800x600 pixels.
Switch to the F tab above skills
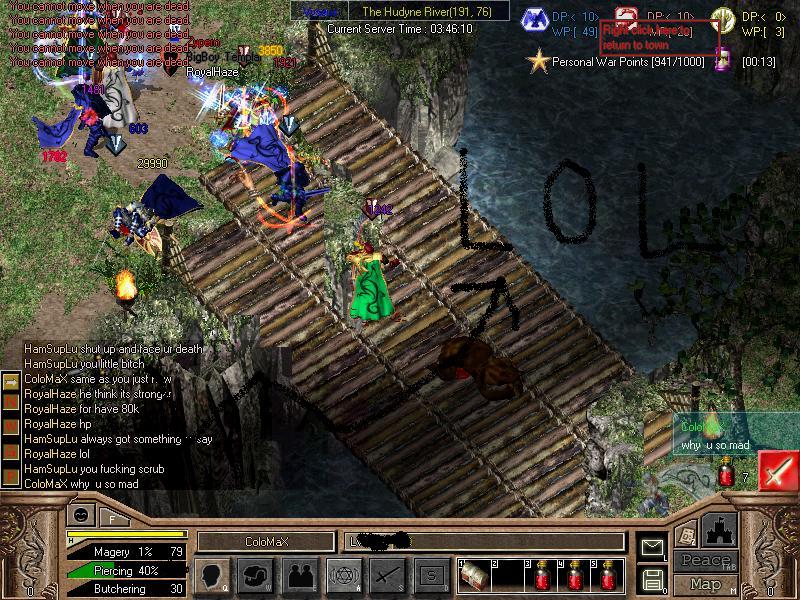(112, 517)
